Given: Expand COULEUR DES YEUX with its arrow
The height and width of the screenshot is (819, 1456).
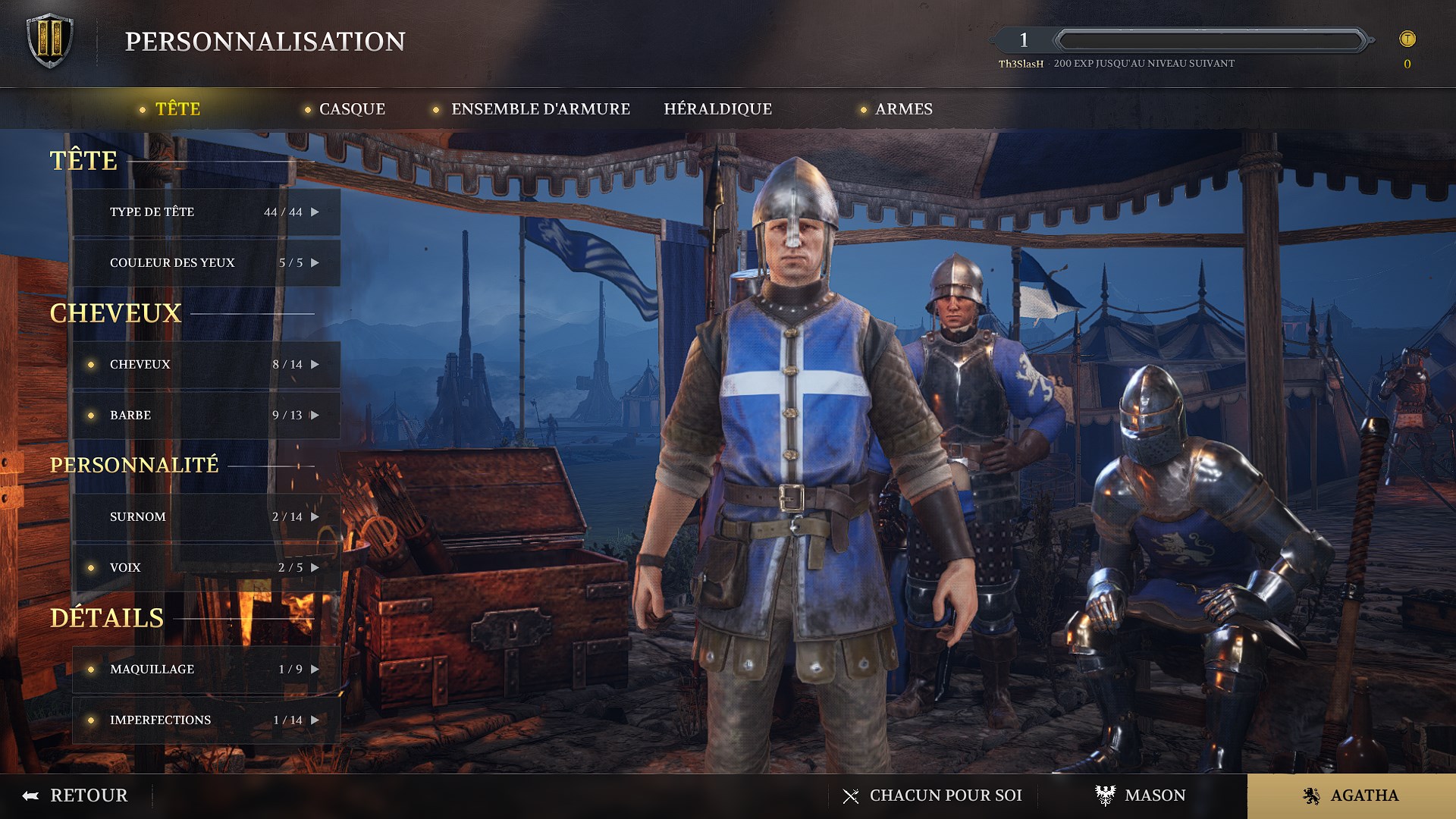Looking at the screenshot, I should (x=314, y=263).
